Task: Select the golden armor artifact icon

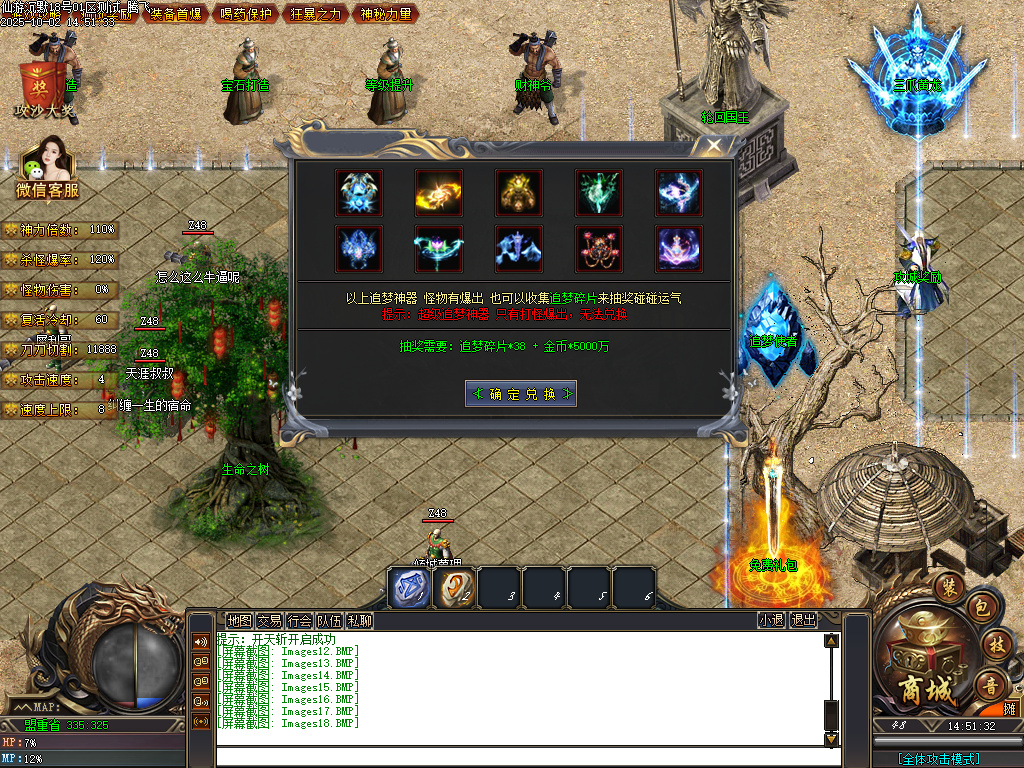Action: (519, 193)
